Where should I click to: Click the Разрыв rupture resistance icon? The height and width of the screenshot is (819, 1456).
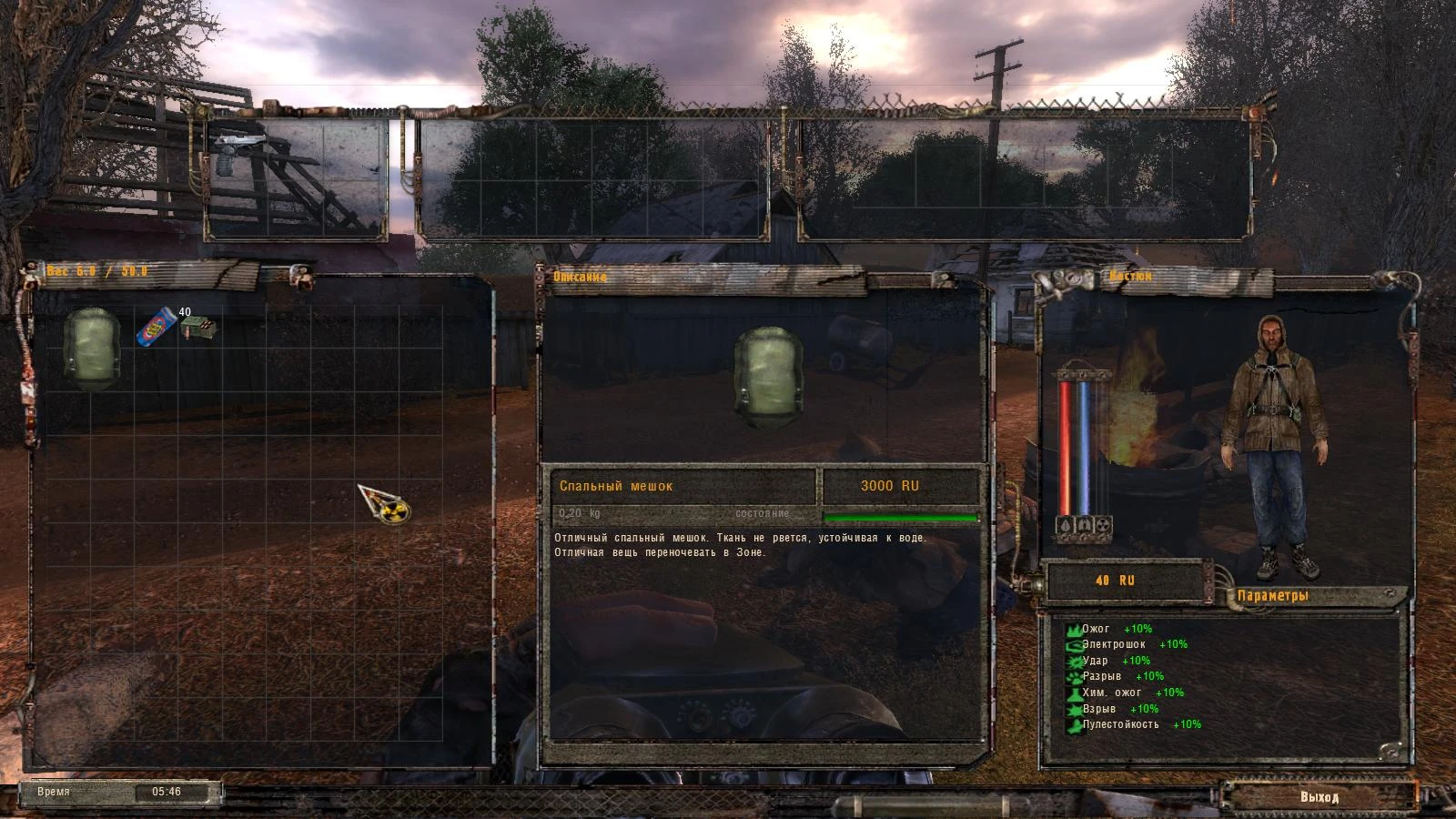(1073, 677)
